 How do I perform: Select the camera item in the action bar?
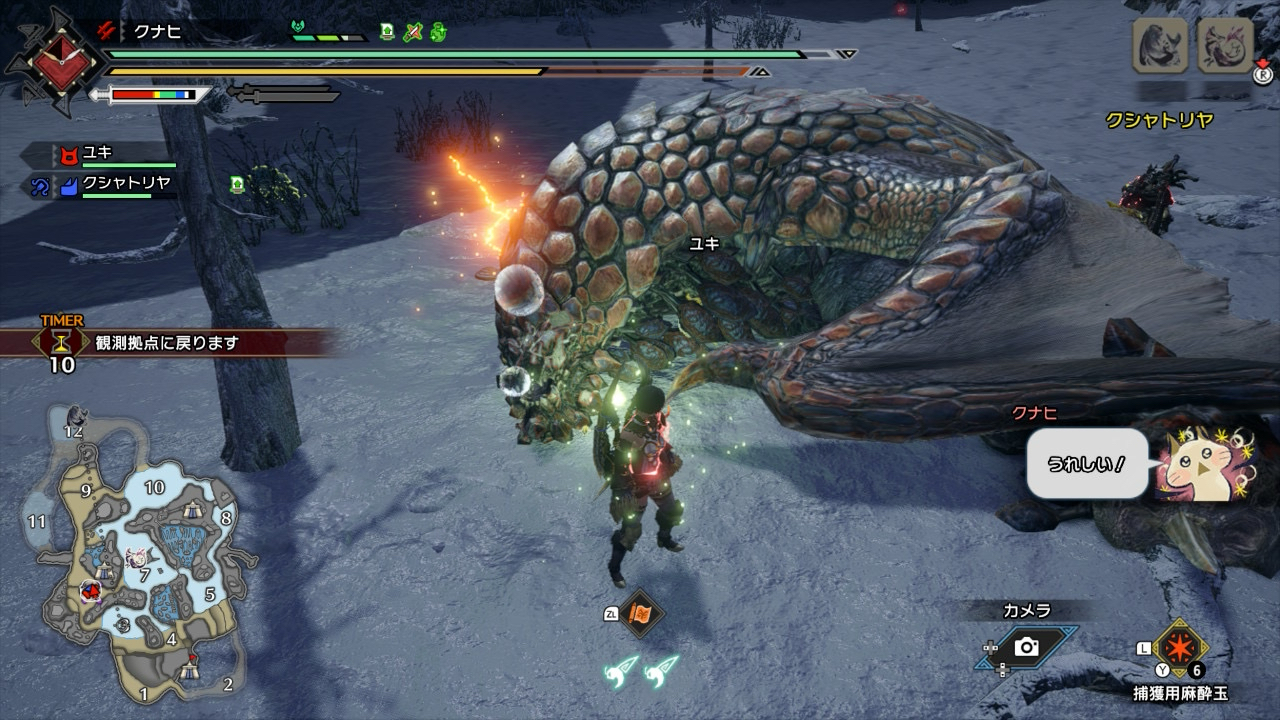coord(1027,647)
